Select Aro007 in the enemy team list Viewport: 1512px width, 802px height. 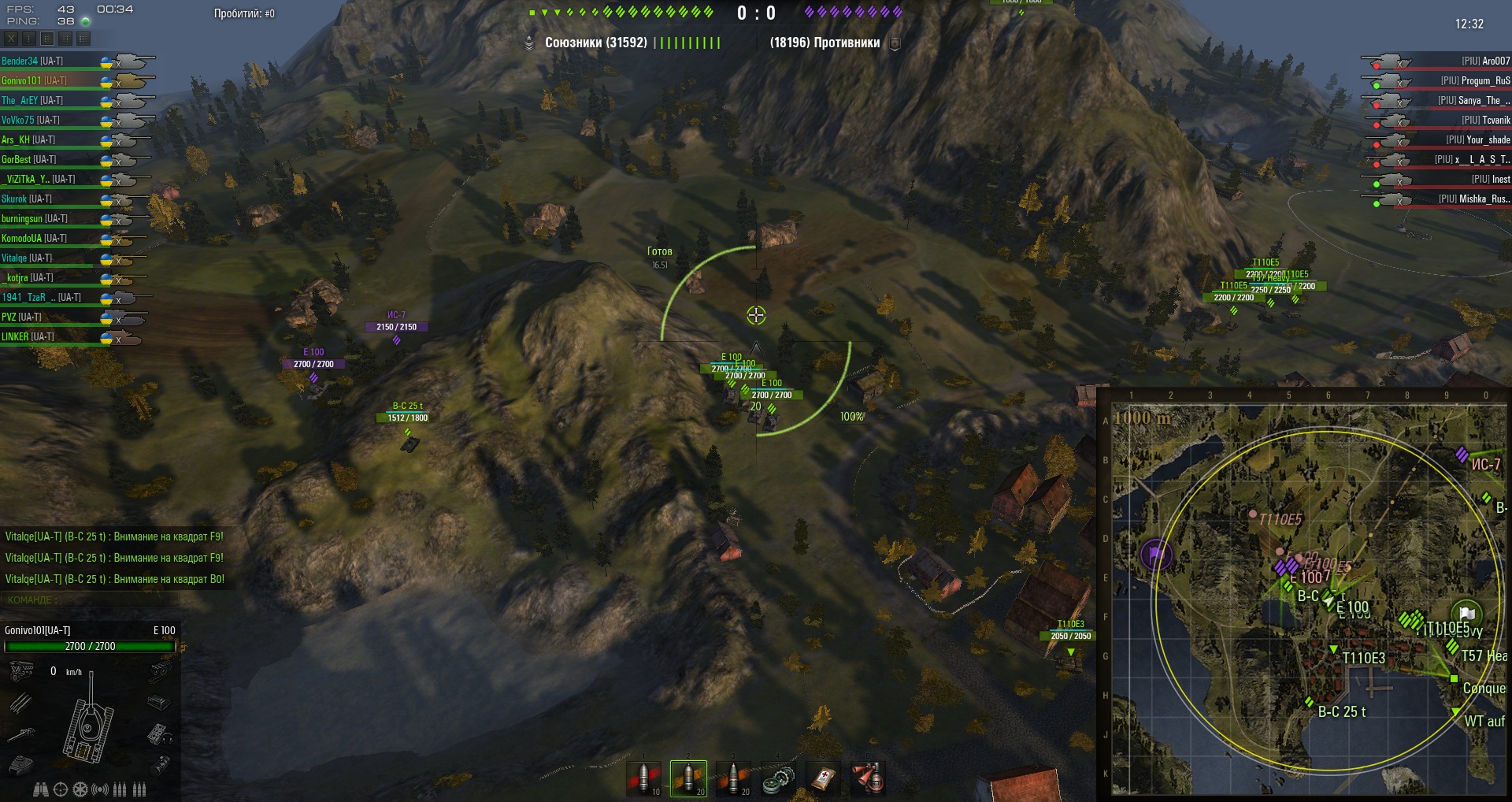pyautogui.click(x=1485, y=61)
